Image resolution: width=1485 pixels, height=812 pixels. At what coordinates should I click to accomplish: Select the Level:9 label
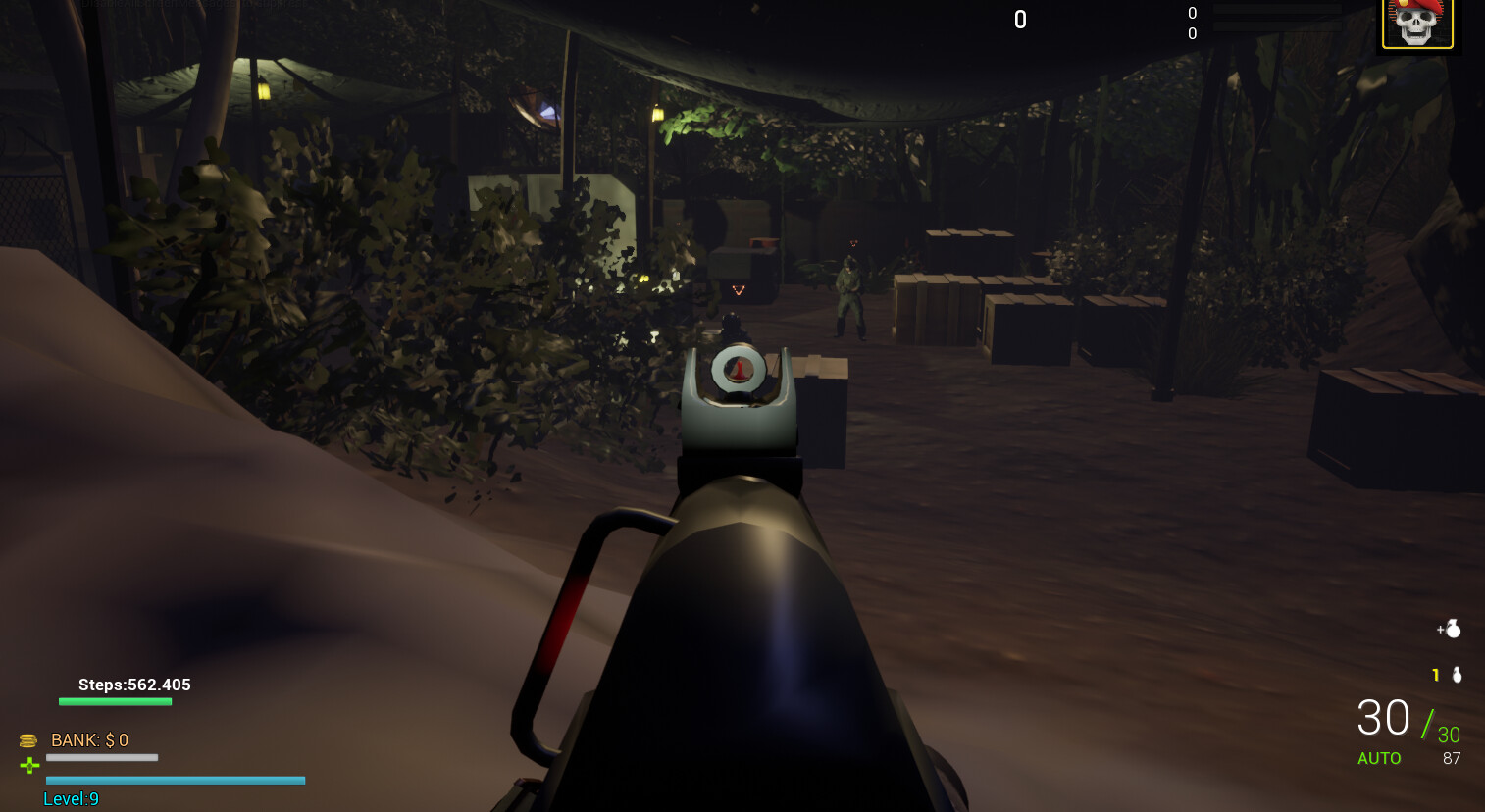click(71, 798)
